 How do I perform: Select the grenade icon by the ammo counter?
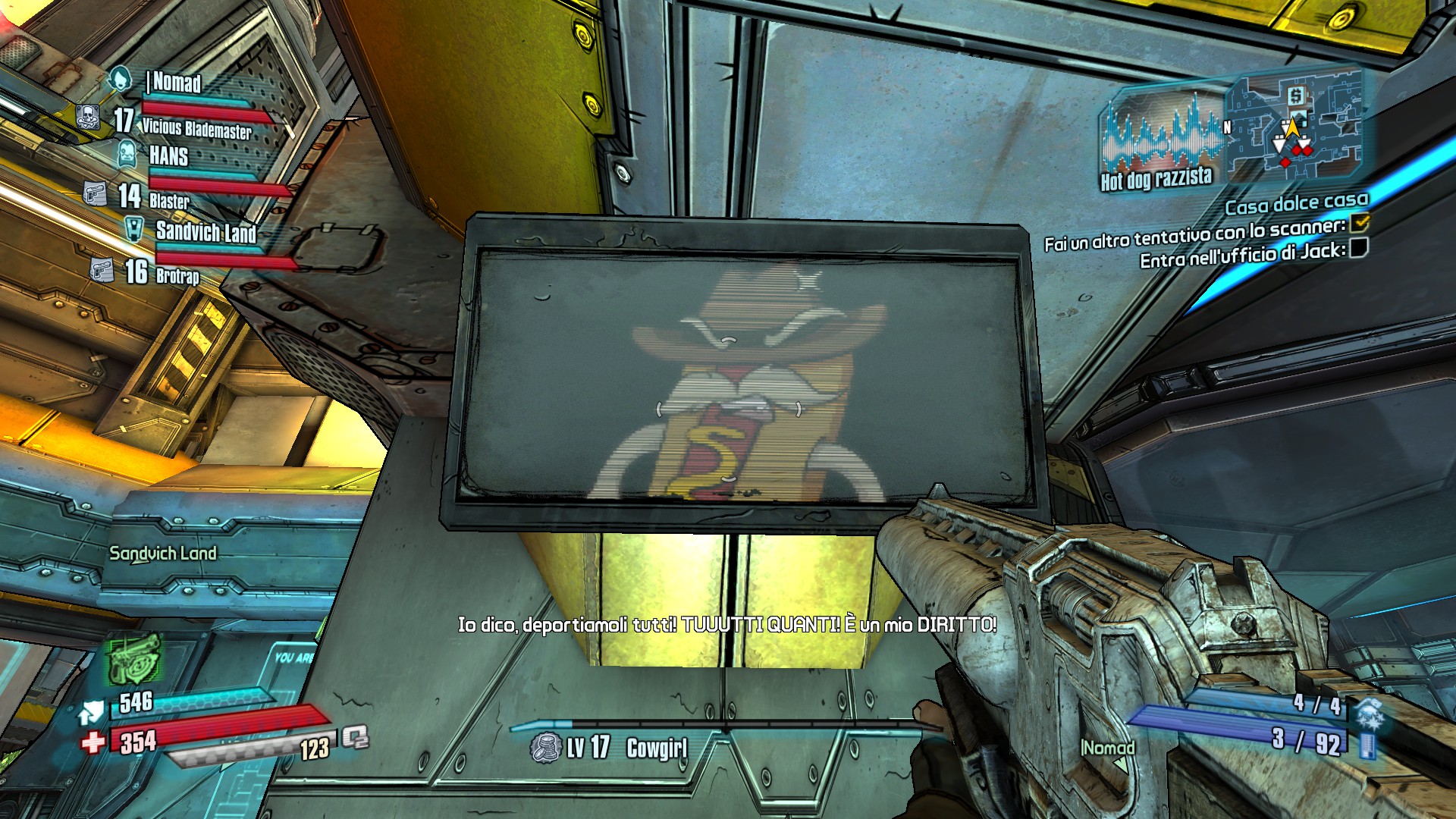point(1369,713)
